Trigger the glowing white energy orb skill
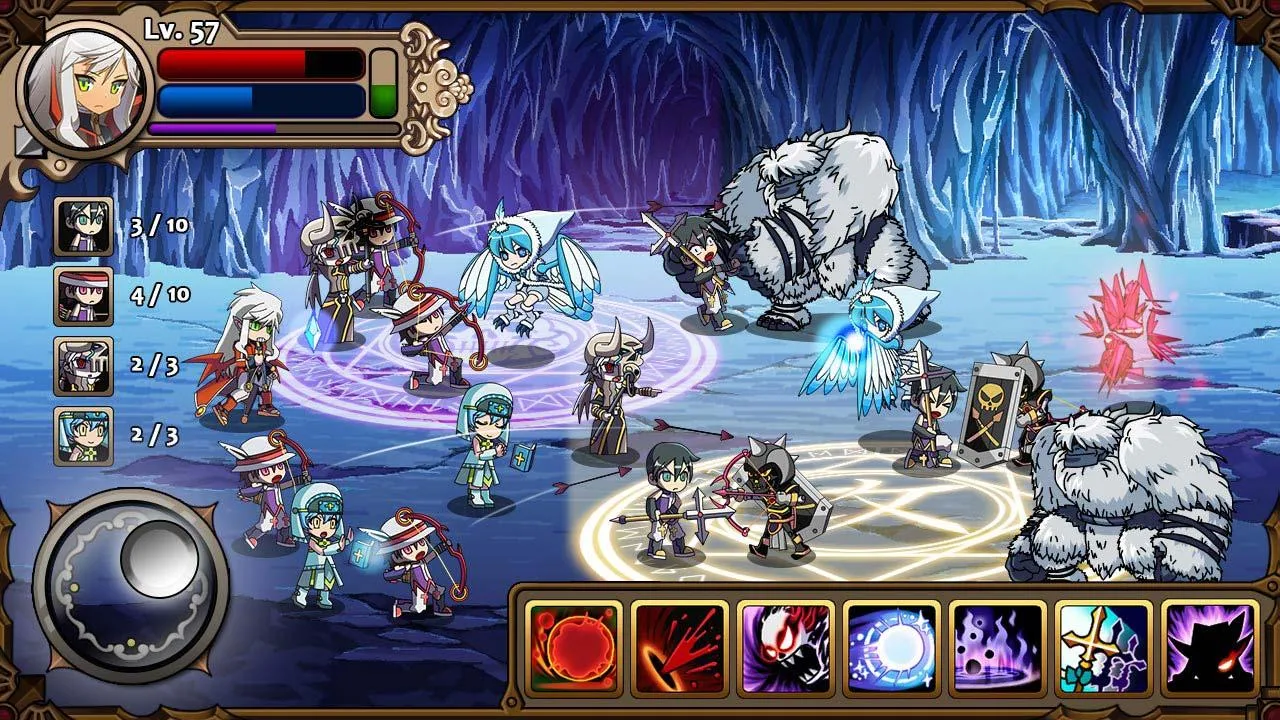1280x720 pixels. (891, 647)
